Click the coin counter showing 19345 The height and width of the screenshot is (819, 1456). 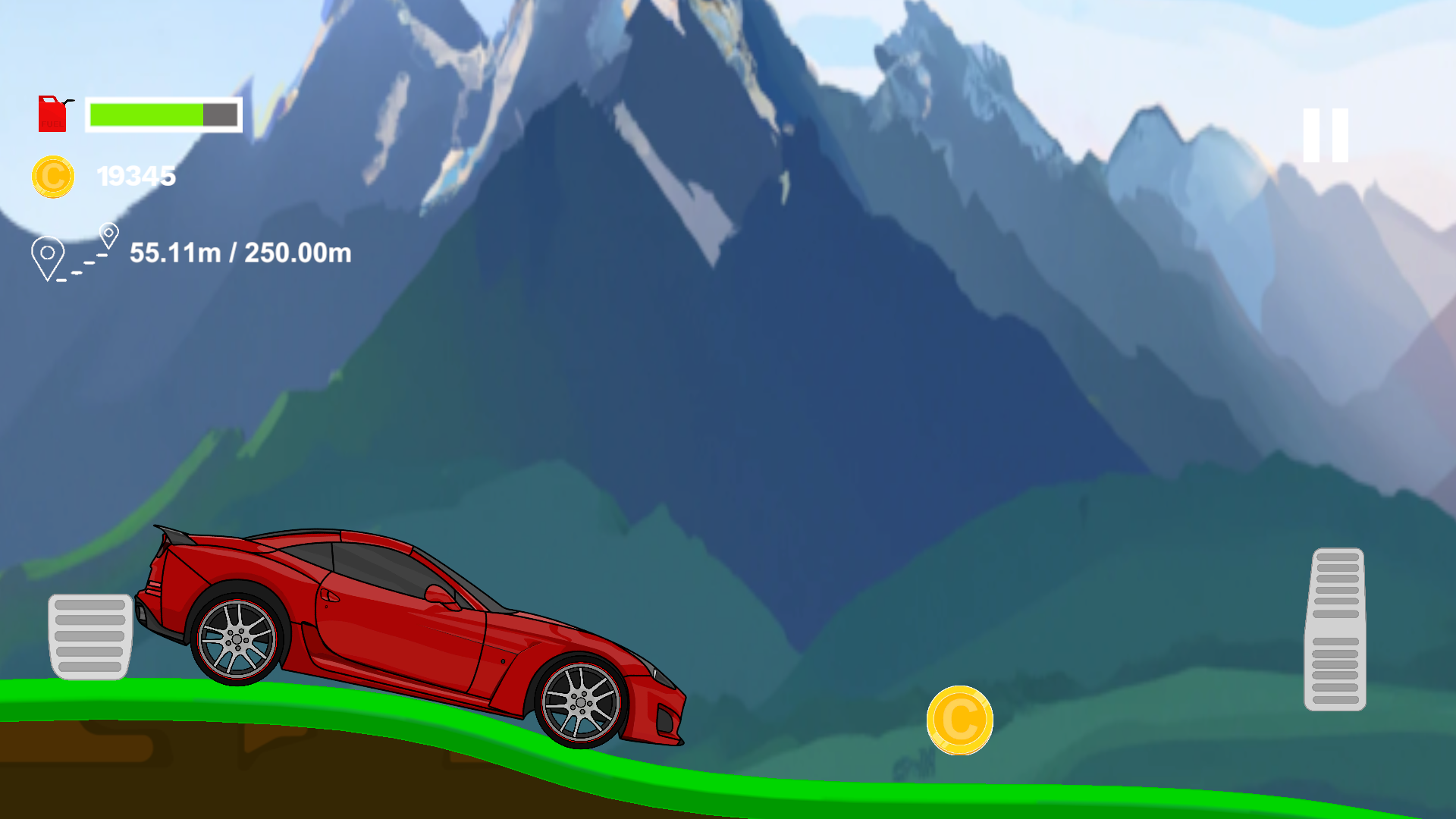coord(136,175)
